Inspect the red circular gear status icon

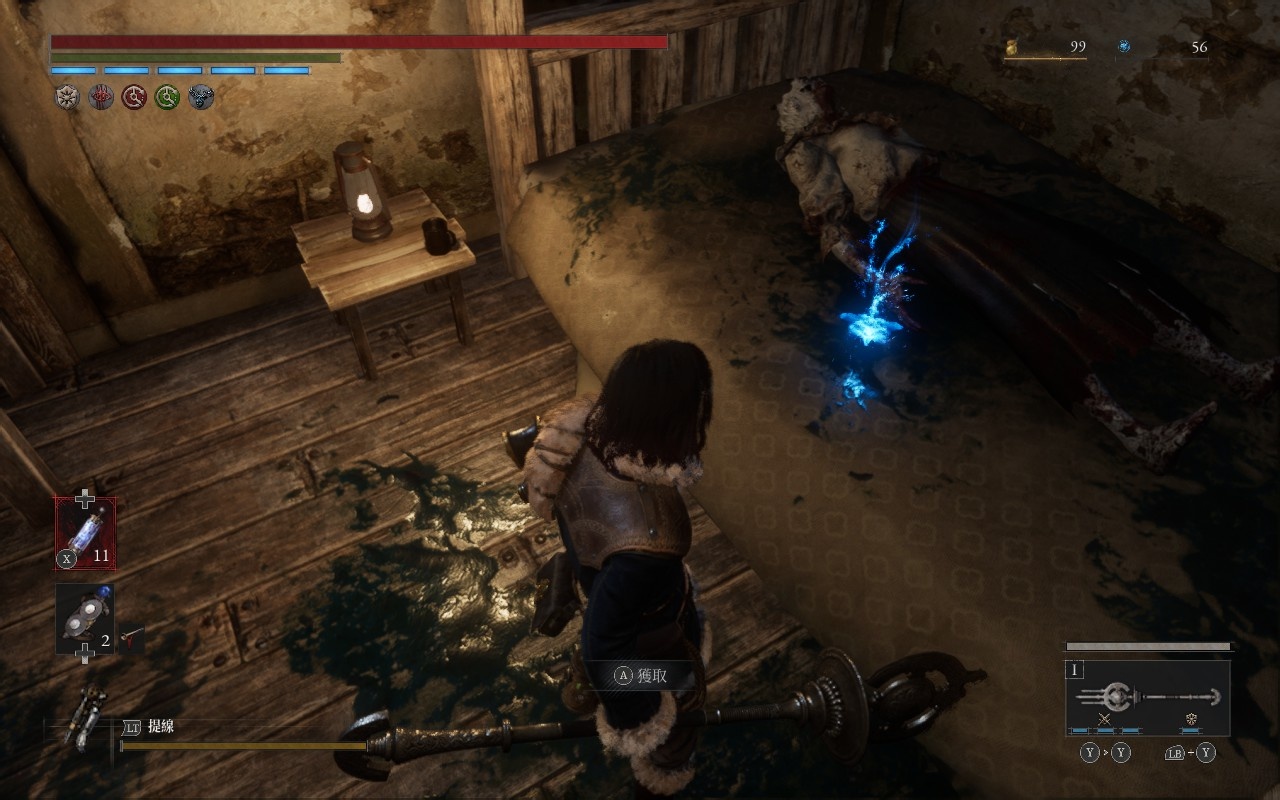point(134,97)
